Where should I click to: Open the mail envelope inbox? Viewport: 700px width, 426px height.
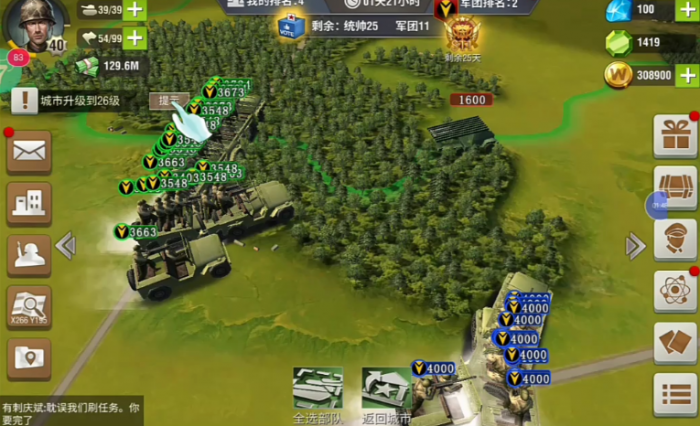[x=30, y=152]
